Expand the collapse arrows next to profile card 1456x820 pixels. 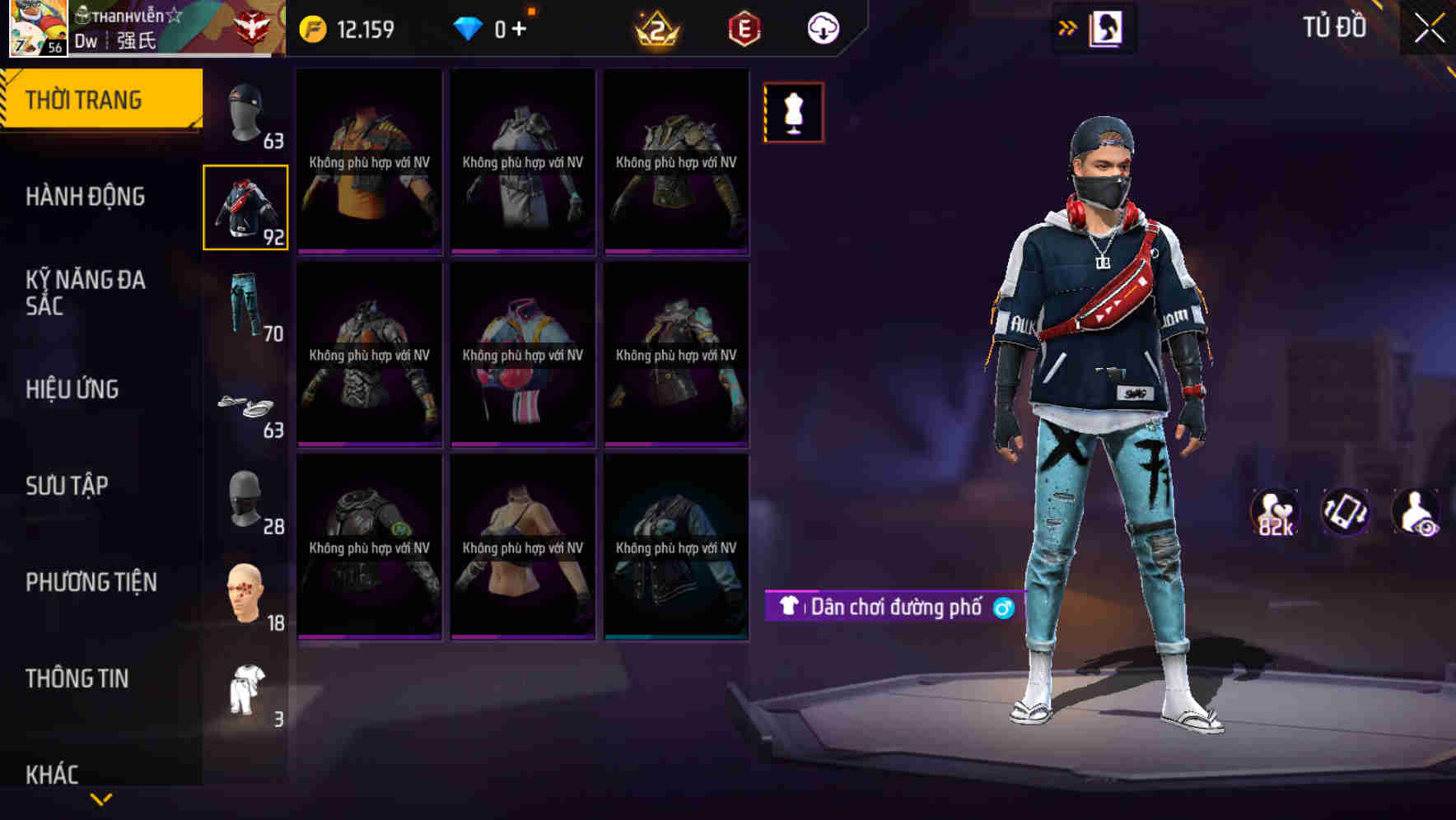point(1066,26)
